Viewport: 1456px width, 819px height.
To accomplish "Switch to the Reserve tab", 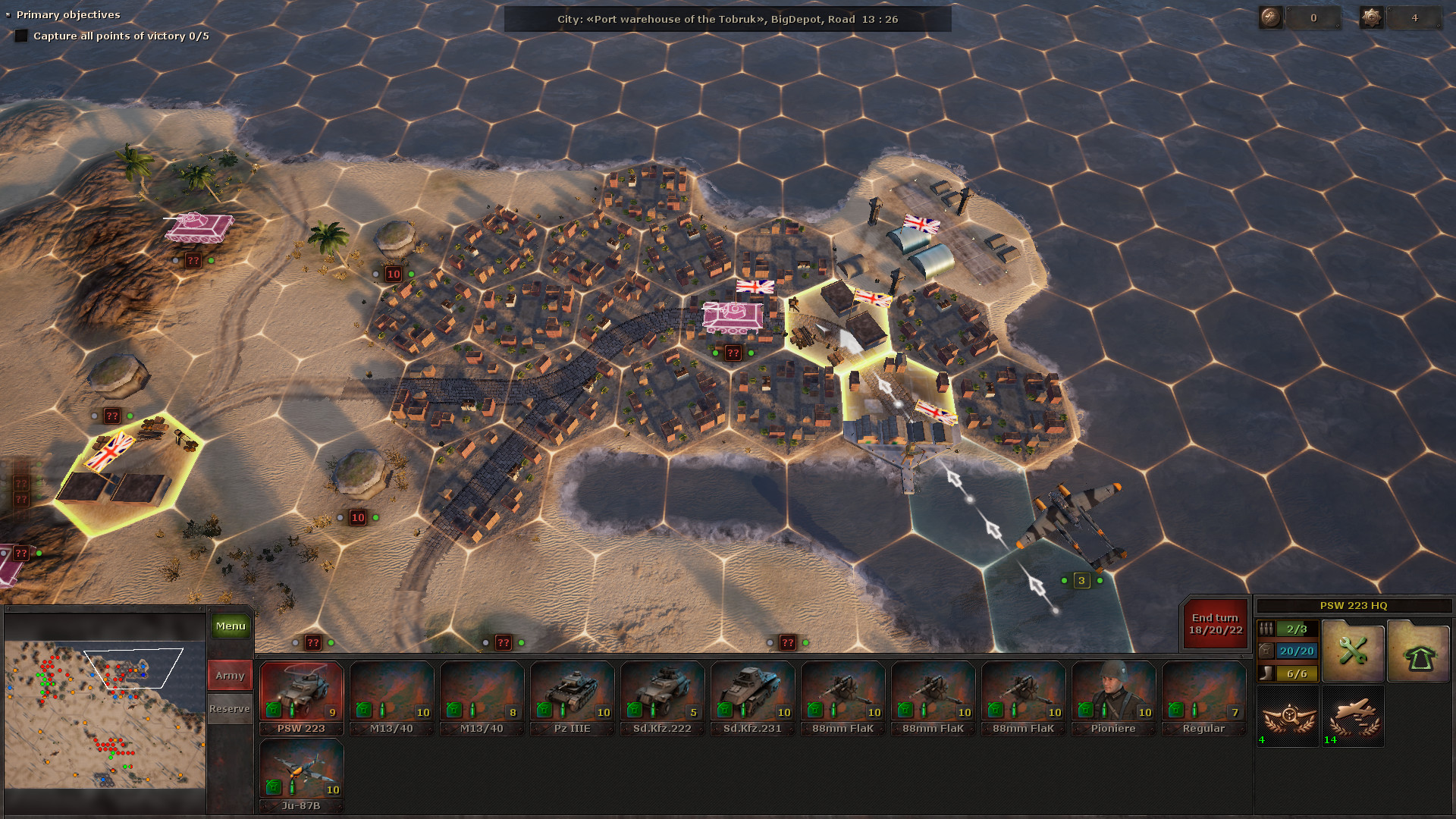I will [229, 708].
